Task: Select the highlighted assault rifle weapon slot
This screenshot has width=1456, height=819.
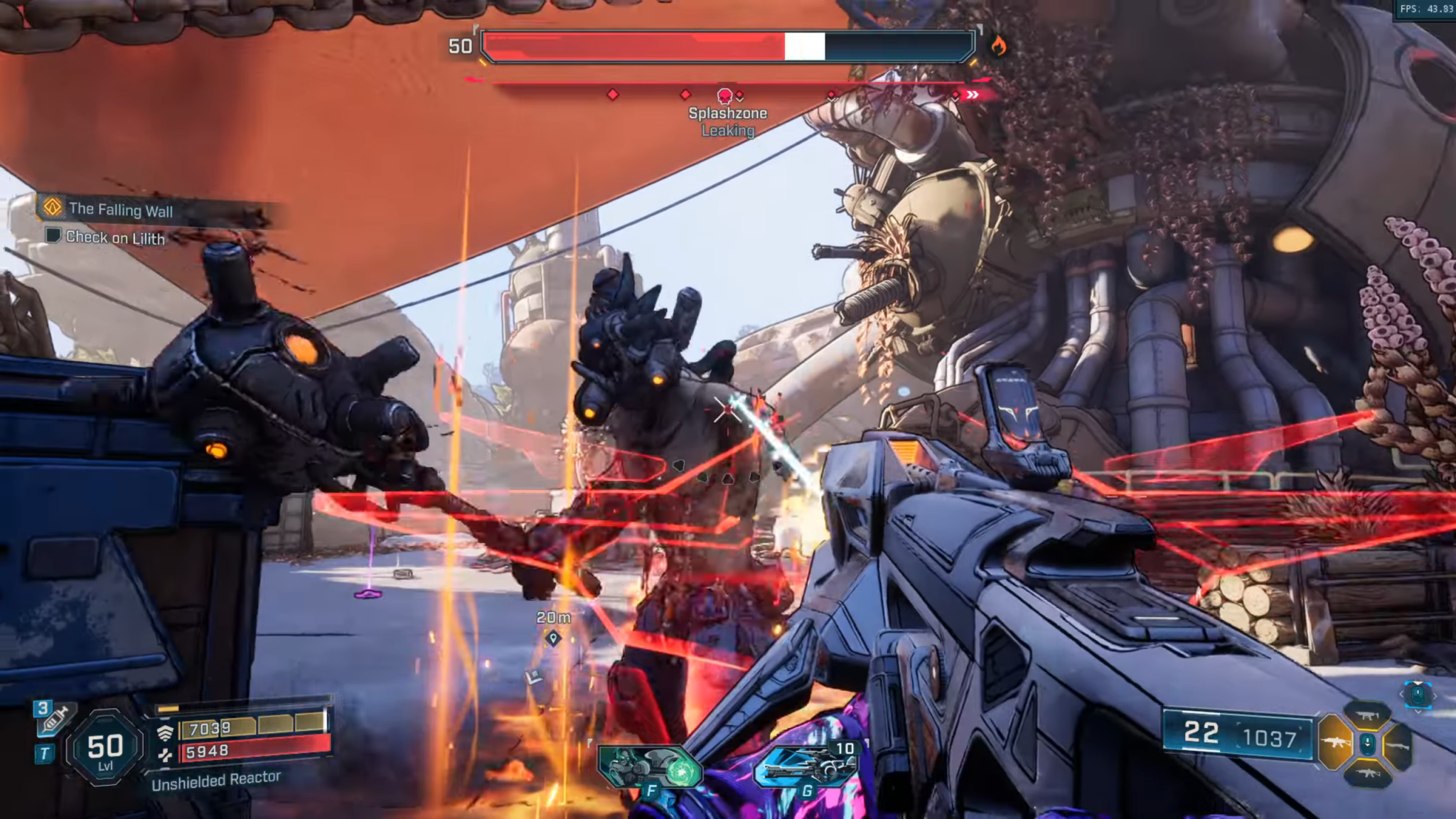Action: [x=1334, y=742]
